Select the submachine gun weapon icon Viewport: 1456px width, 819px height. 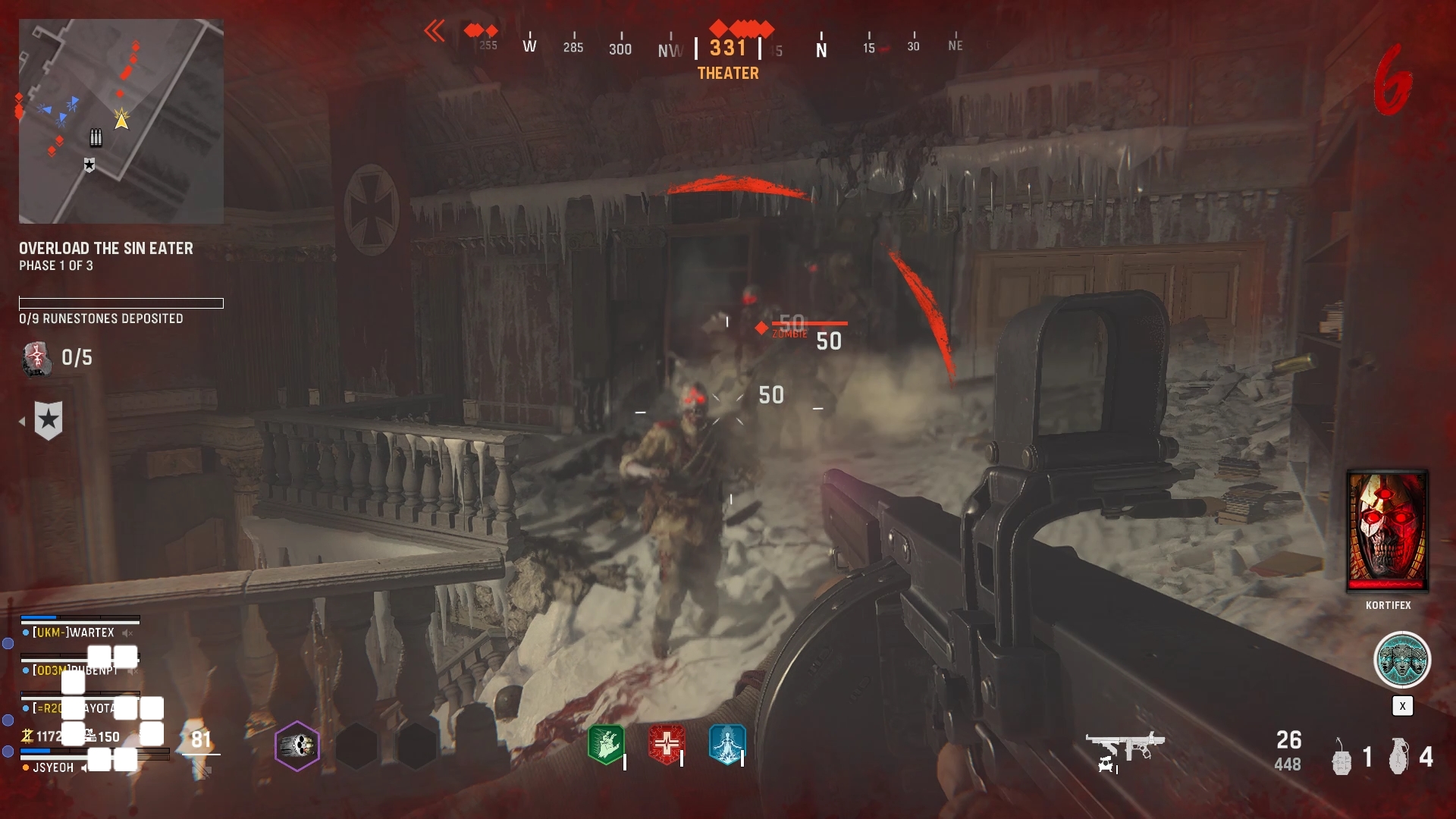click(1125, 749)
